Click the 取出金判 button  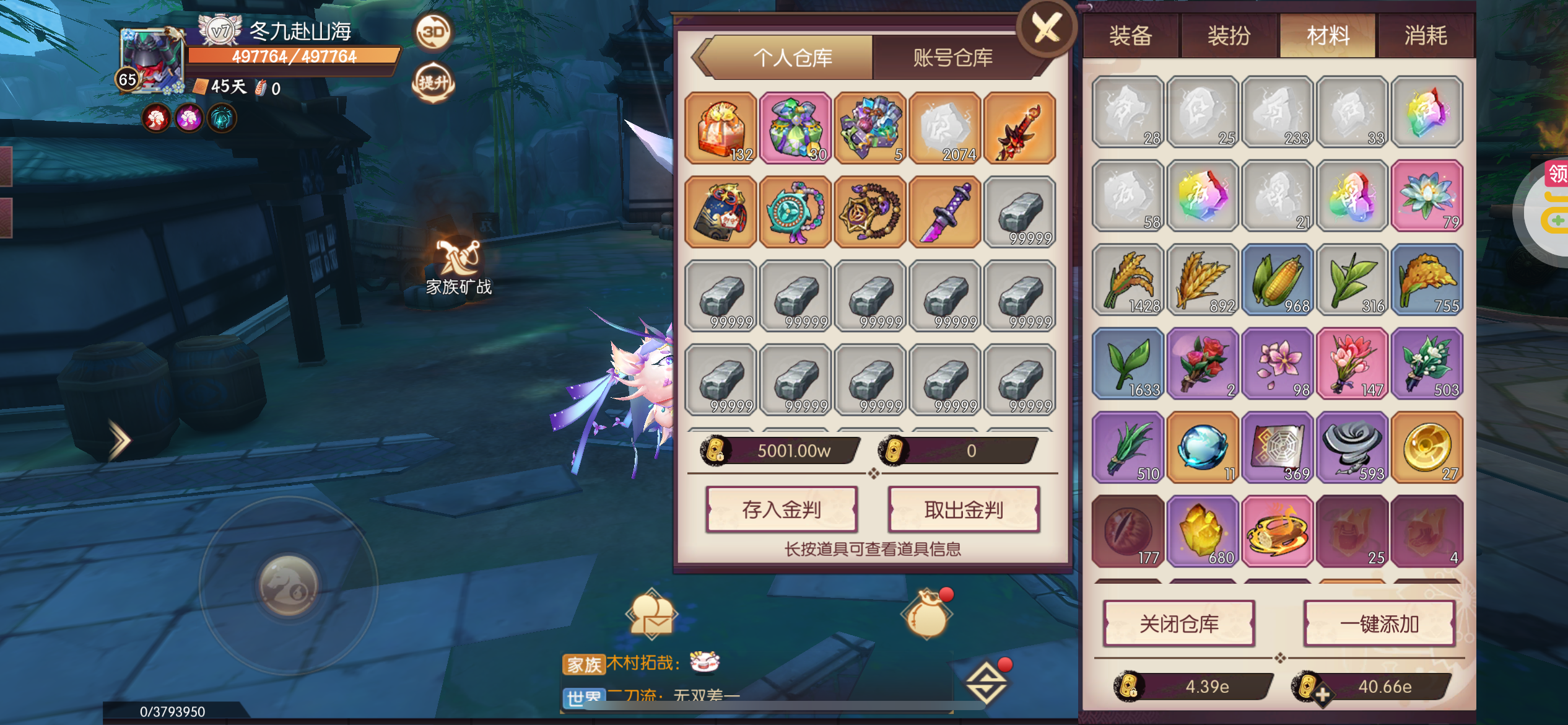[x=963, y=509]
